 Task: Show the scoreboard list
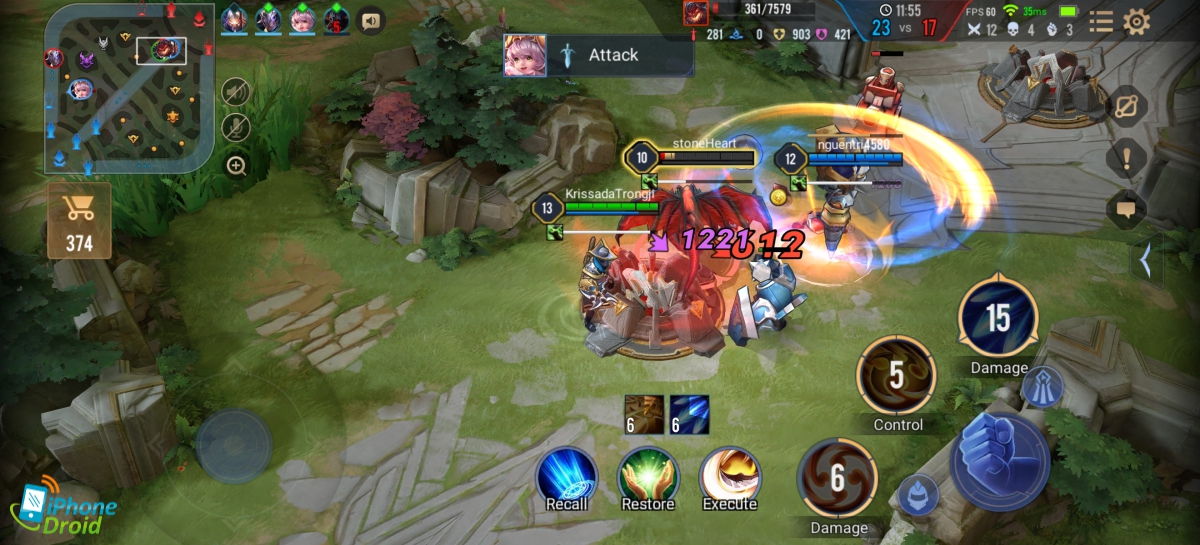(x=1101, y=22)
